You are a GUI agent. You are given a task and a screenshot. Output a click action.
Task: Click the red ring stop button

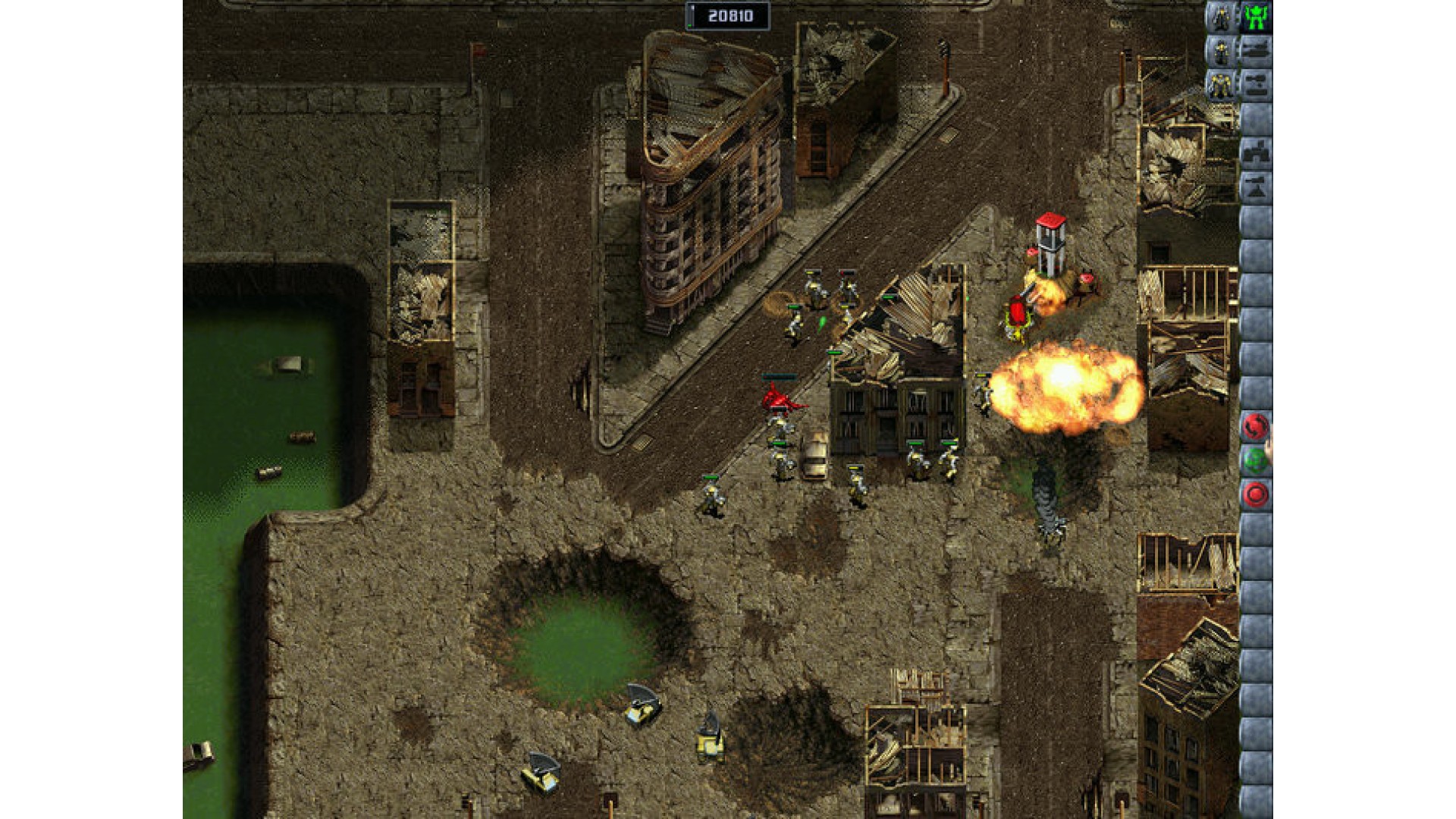pyautogui.click(x=1255, y=494)
